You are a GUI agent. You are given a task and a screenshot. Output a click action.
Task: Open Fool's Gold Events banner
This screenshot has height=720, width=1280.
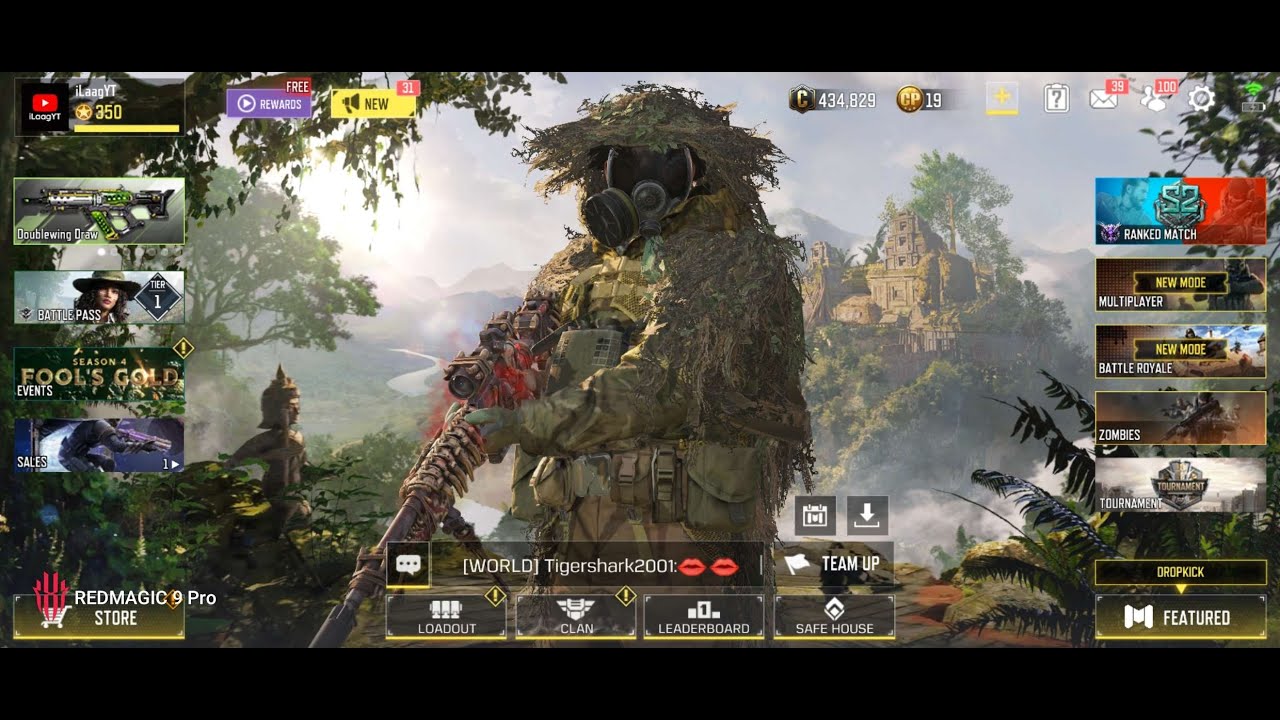point(99,374)
